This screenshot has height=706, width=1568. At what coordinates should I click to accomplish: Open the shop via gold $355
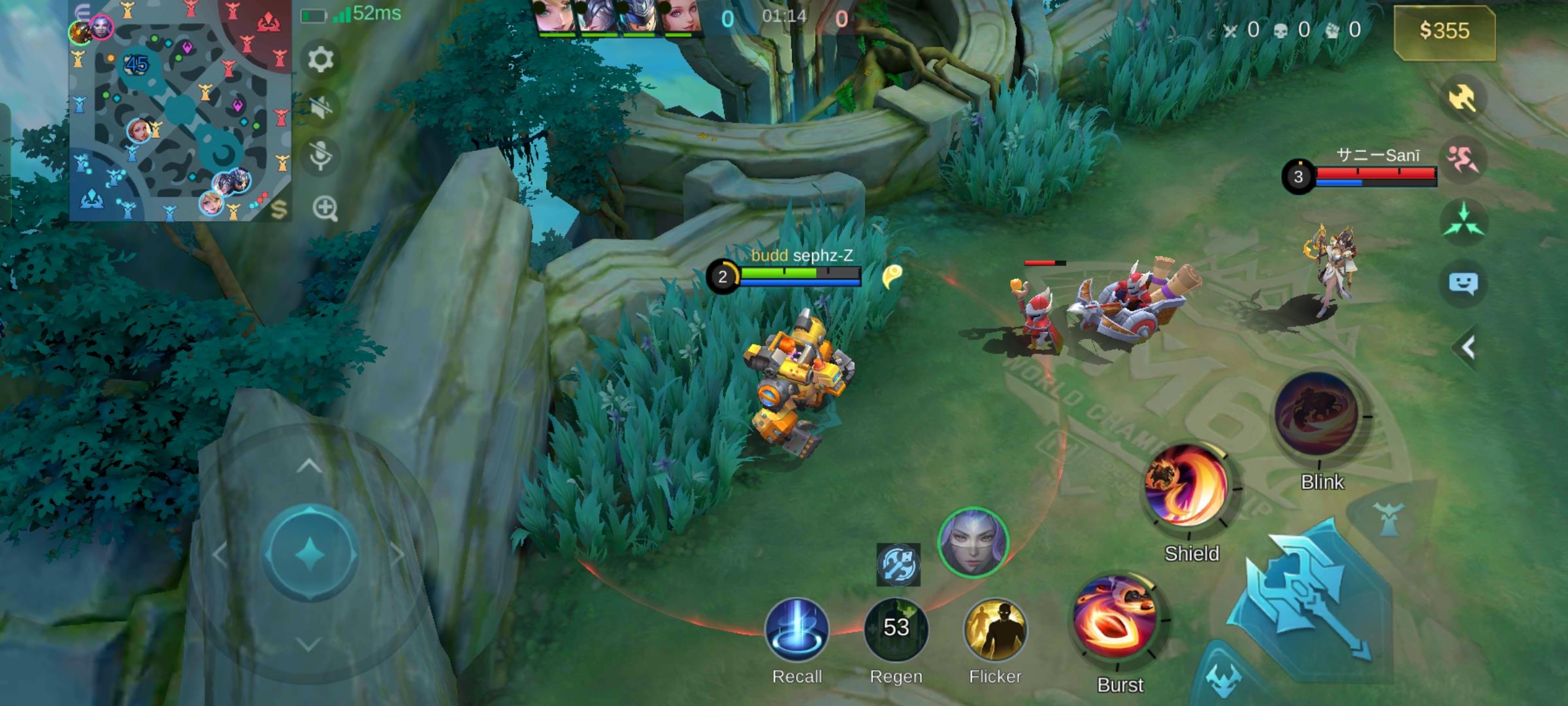click(x=1444, y=31)
